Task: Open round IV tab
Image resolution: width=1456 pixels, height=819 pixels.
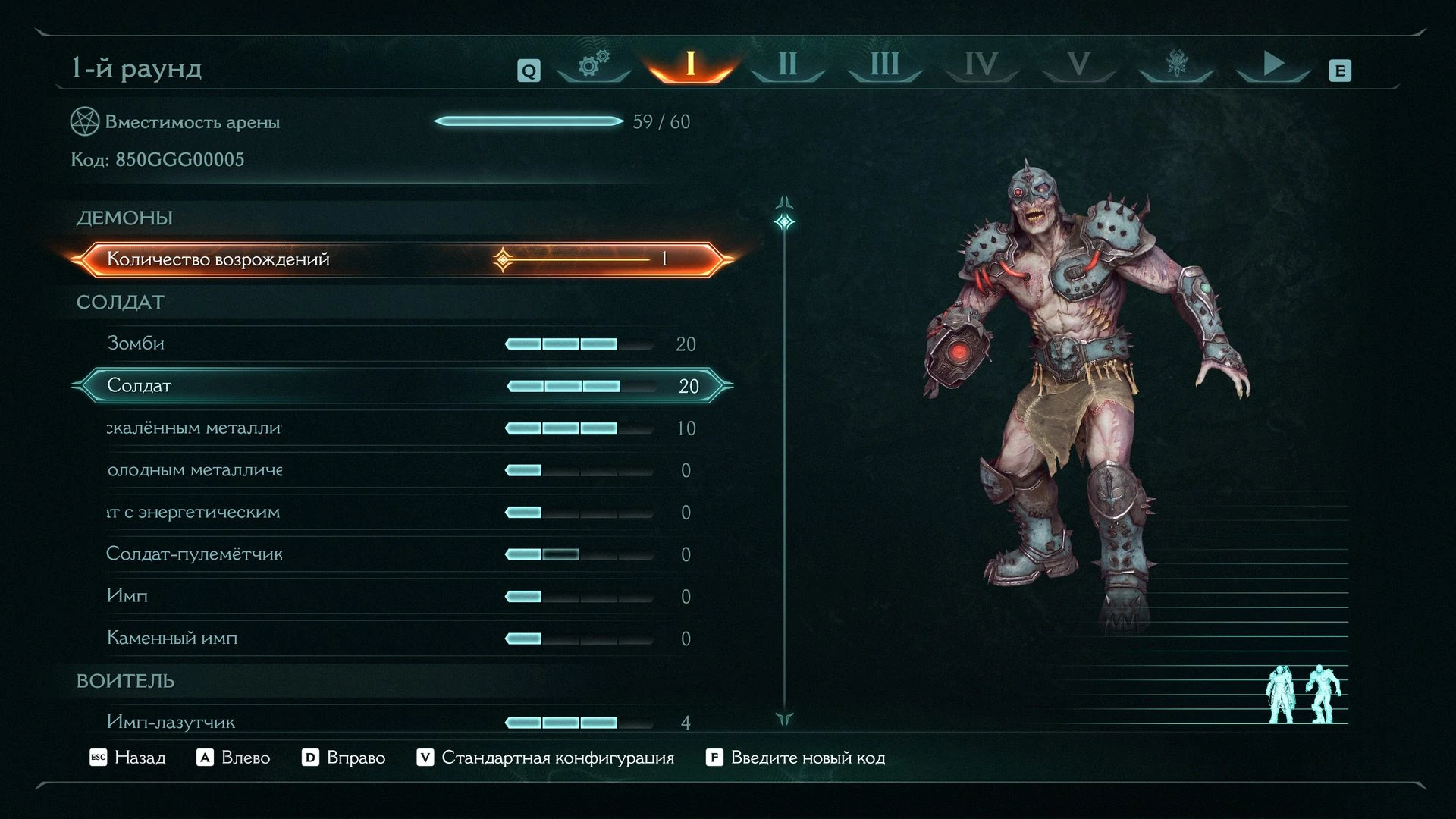Action: click(981, 65)
